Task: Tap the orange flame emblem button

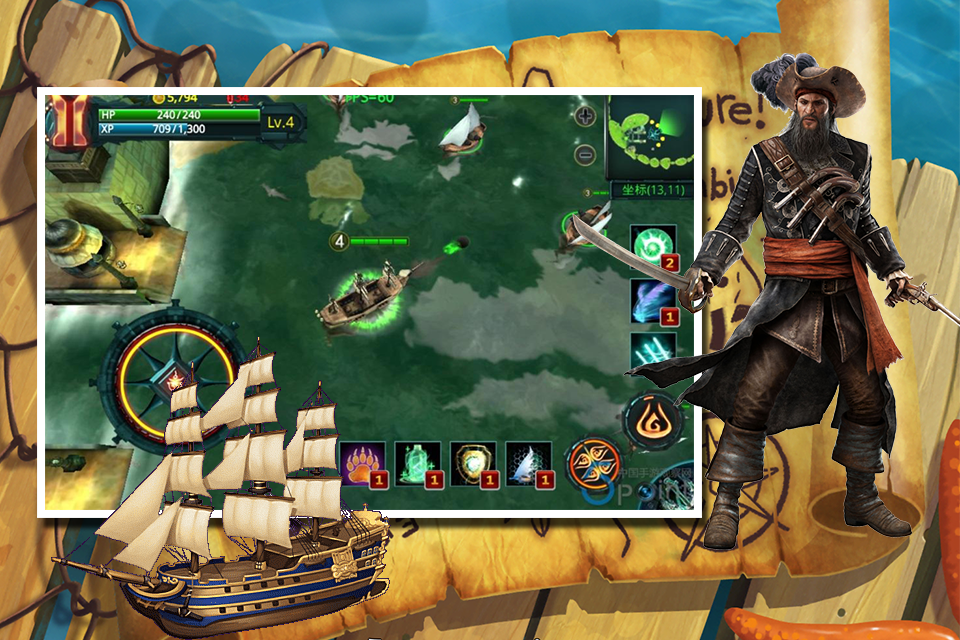Action: (654, 419)
